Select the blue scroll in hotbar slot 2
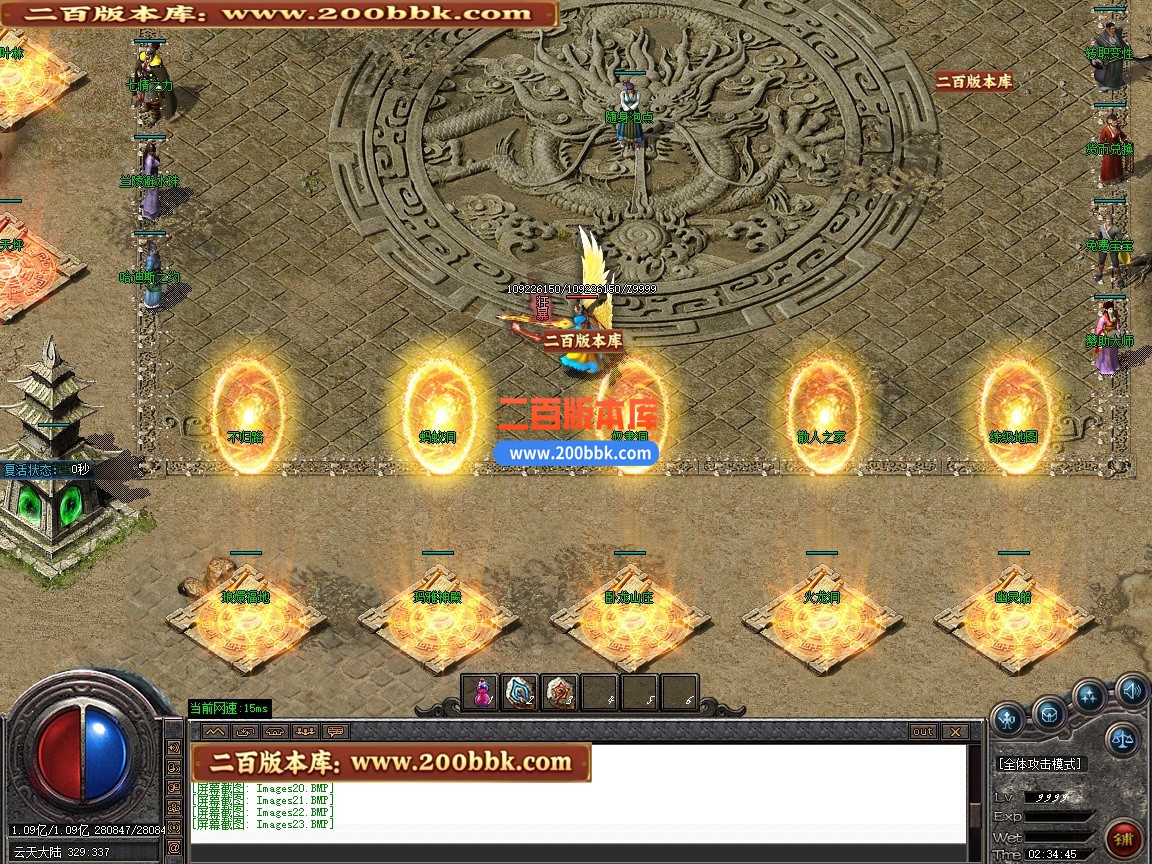 (x=520, y=692)
